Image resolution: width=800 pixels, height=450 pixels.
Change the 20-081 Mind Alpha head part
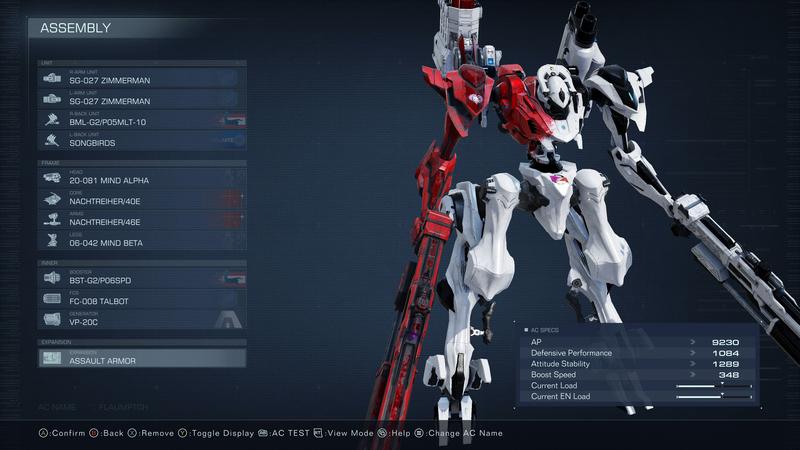(142, 178)
